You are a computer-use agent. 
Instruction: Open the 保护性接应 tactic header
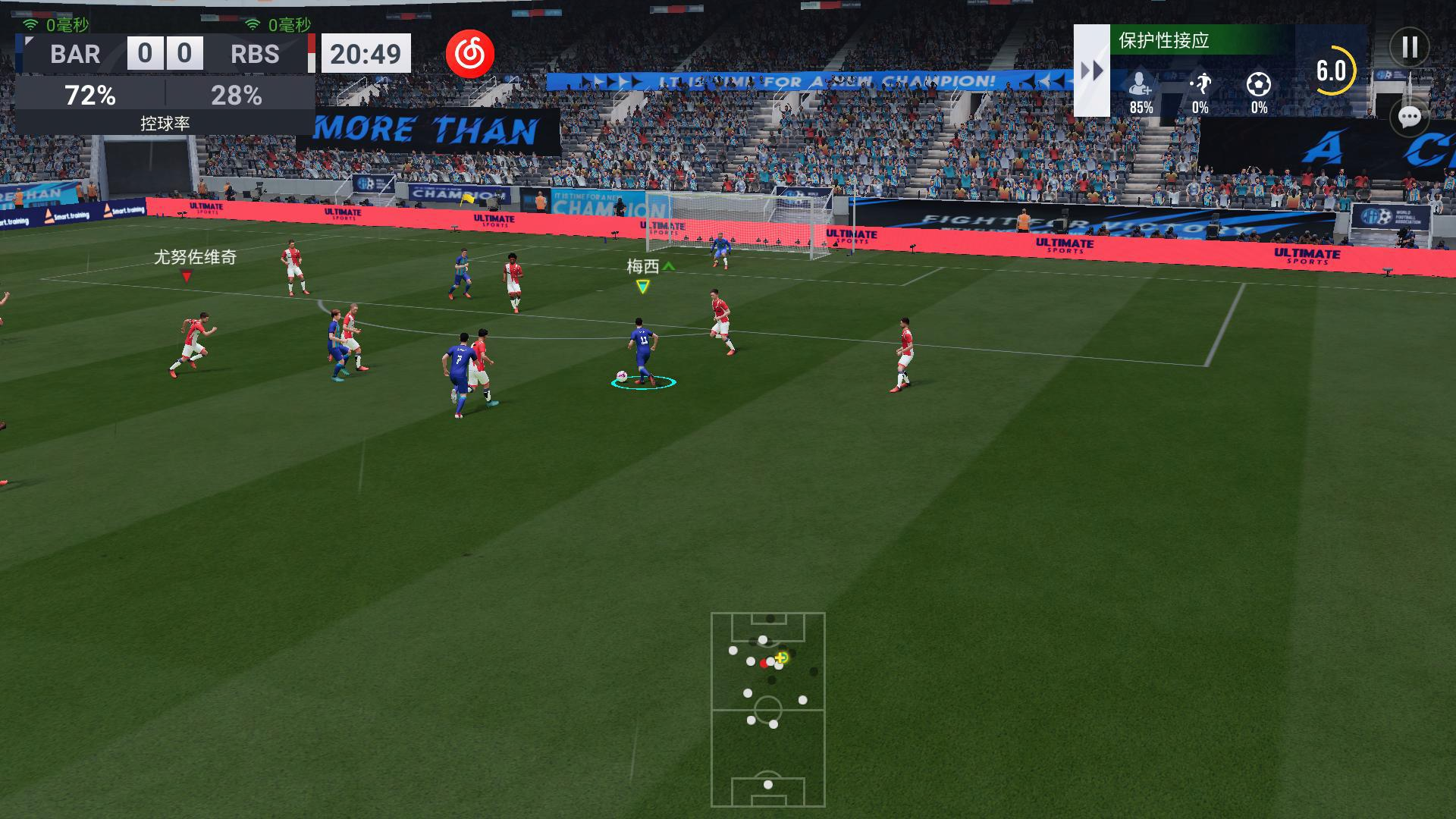click(1201, 40)
